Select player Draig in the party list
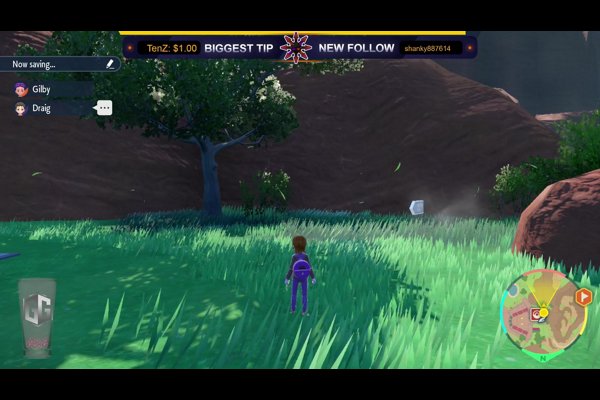This screenshot has width=600, height=400. [x=40, y=108]
